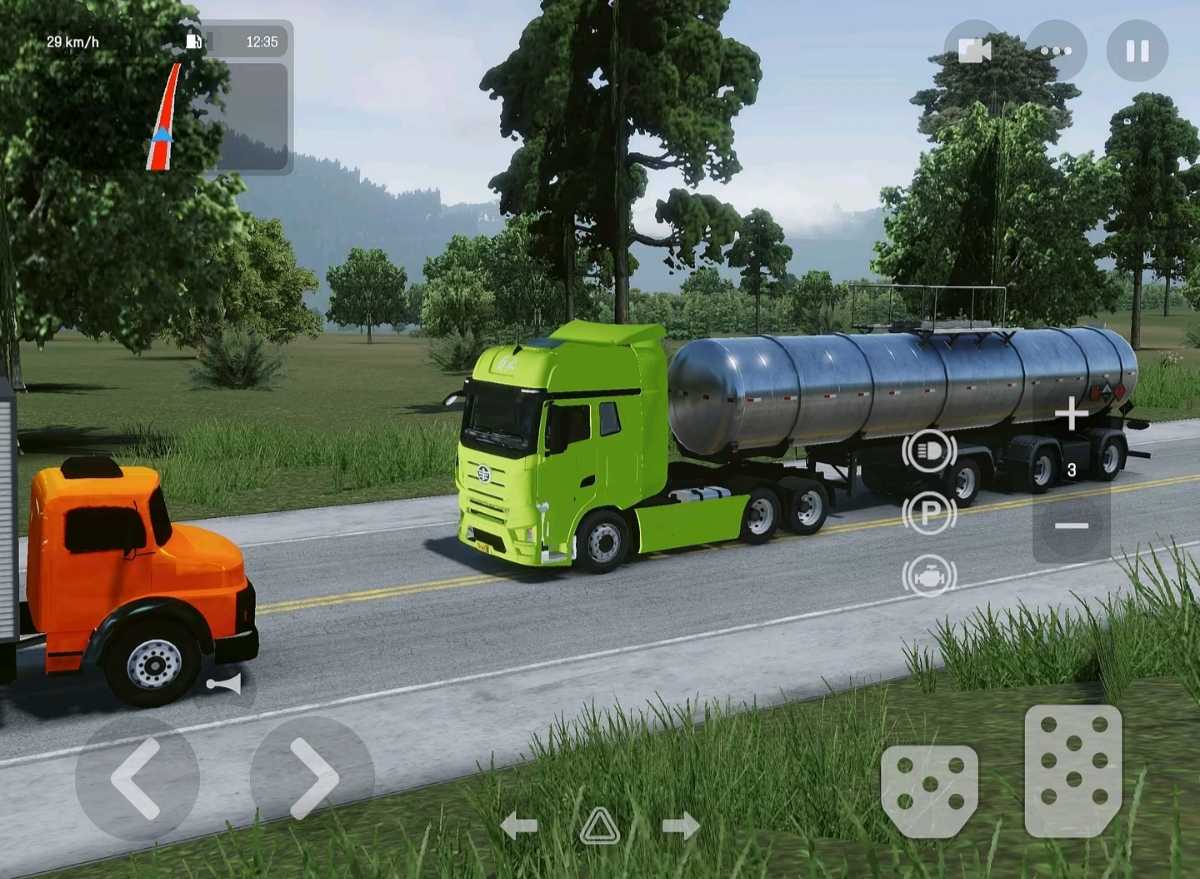Activate the left turn signal
The image size is (1200, 879).
[518, 826]
